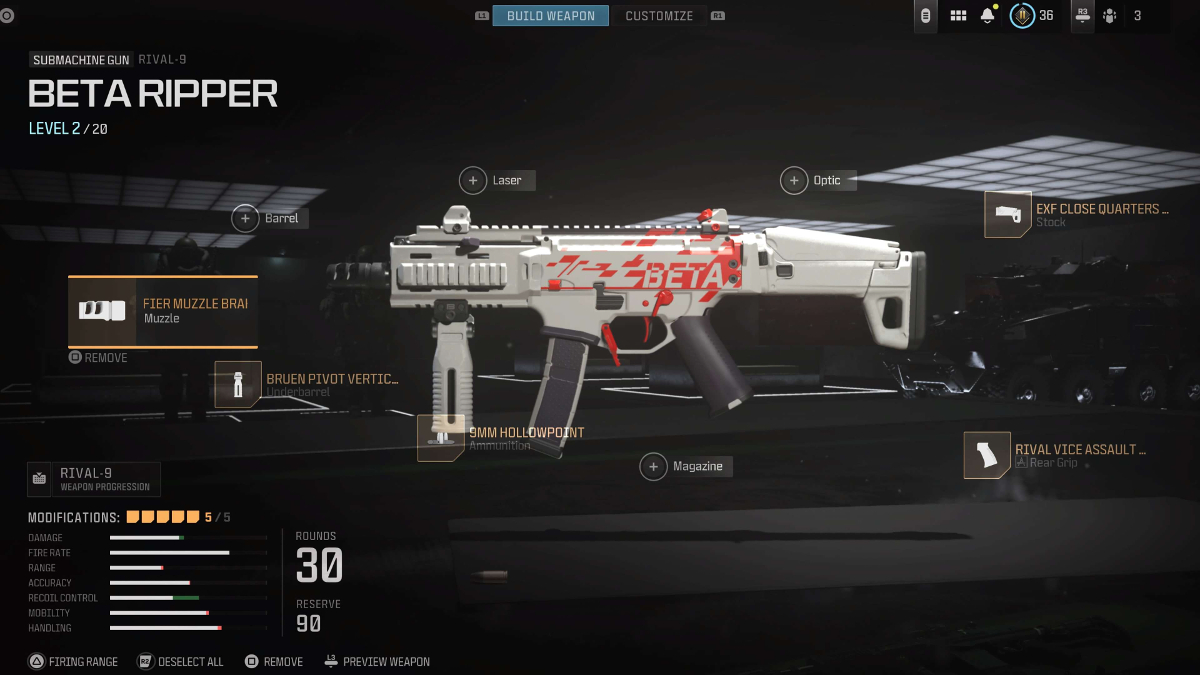The image size is (1200, 675).
Task: Open the social party icon
Action: pos(1109,16)
